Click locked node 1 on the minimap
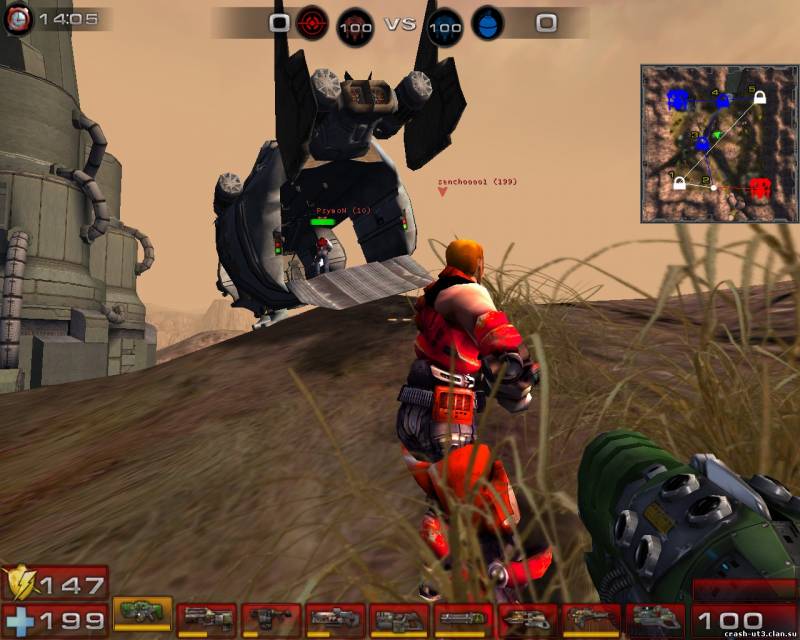The width and height of the screenshot is (800, 640). [x=680, y=182]
